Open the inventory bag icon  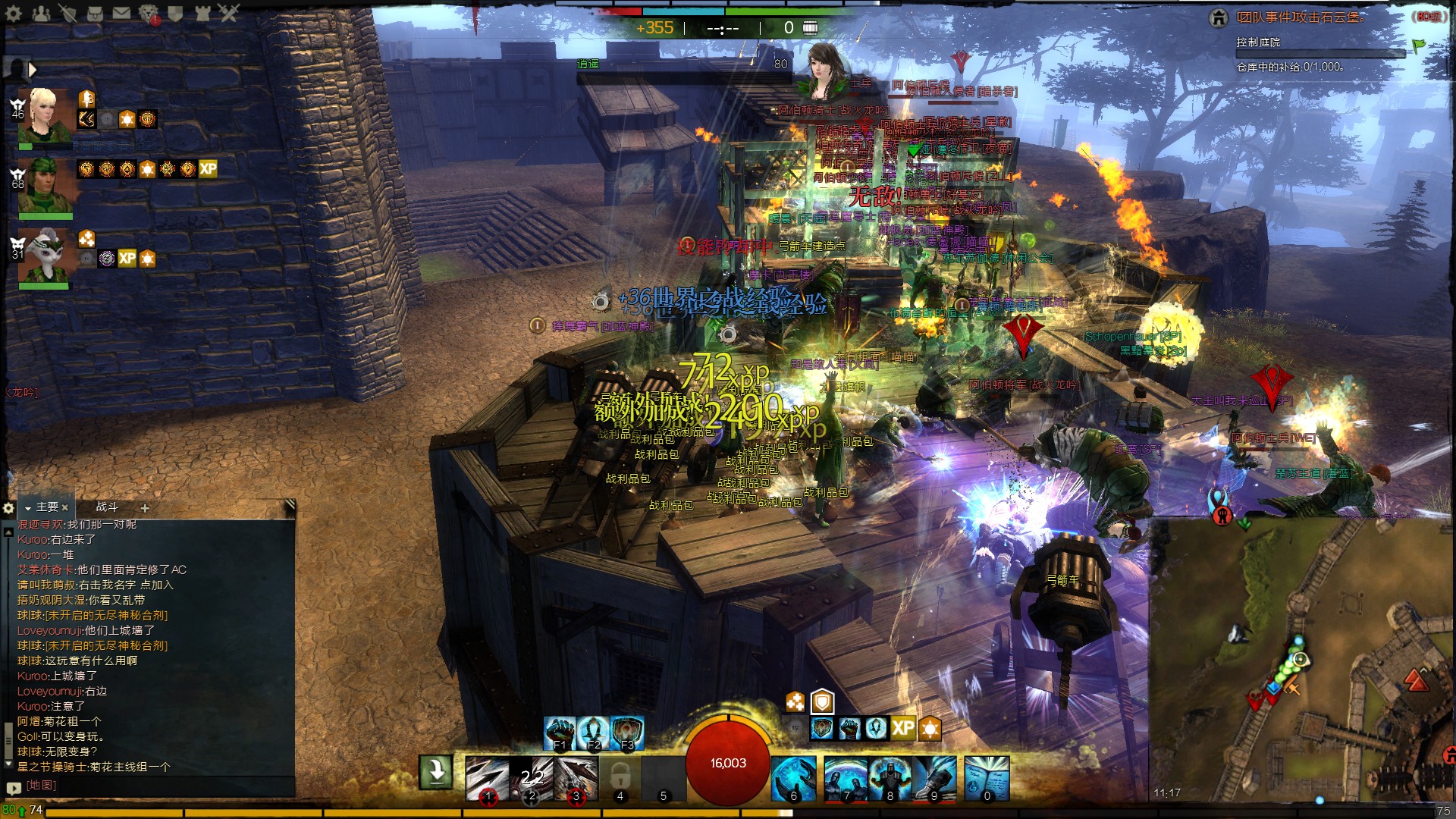(x=95, y=13)
